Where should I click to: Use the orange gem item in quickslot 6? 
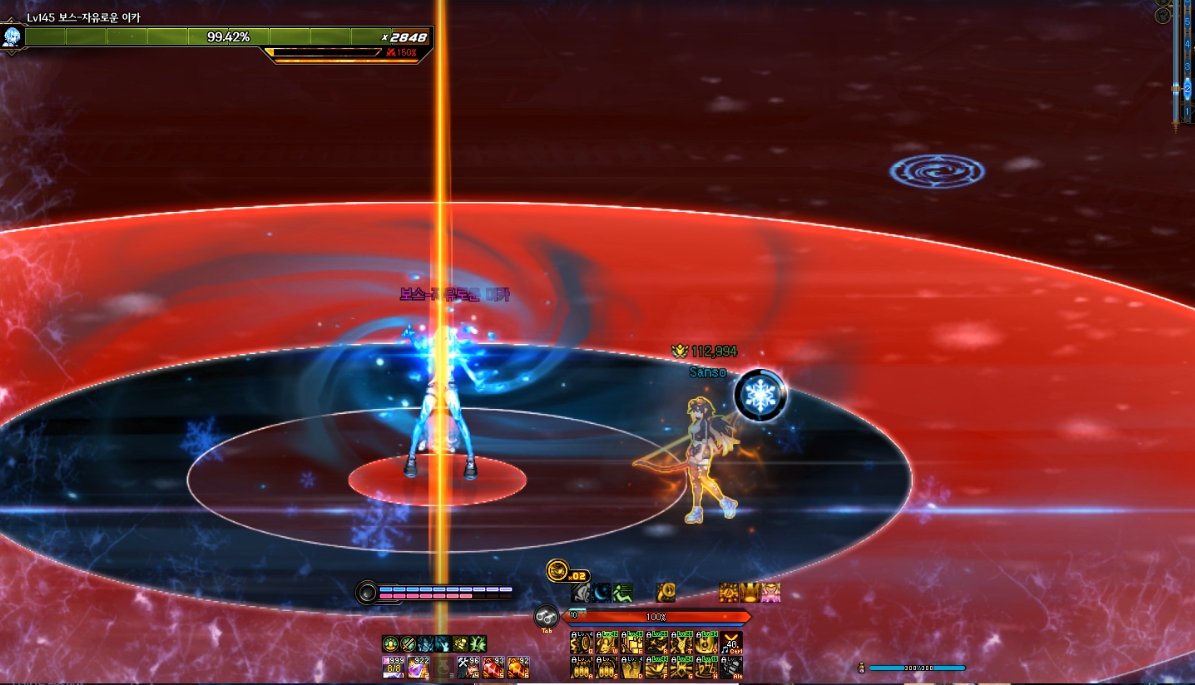[x=518, y=668]
